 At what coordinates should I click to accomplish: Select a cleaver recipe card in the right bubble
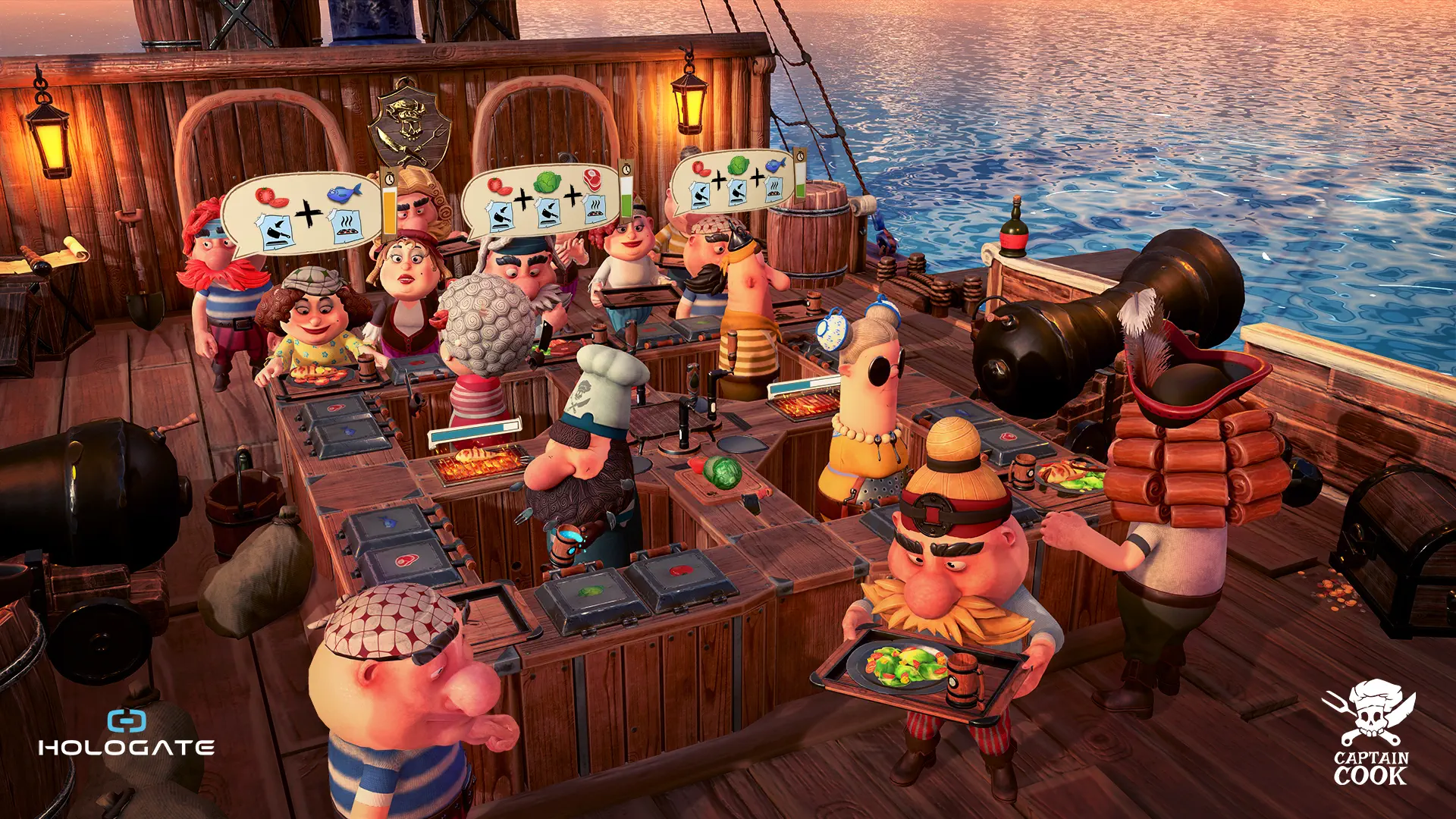pyautogui.click(x=701, y=194)
